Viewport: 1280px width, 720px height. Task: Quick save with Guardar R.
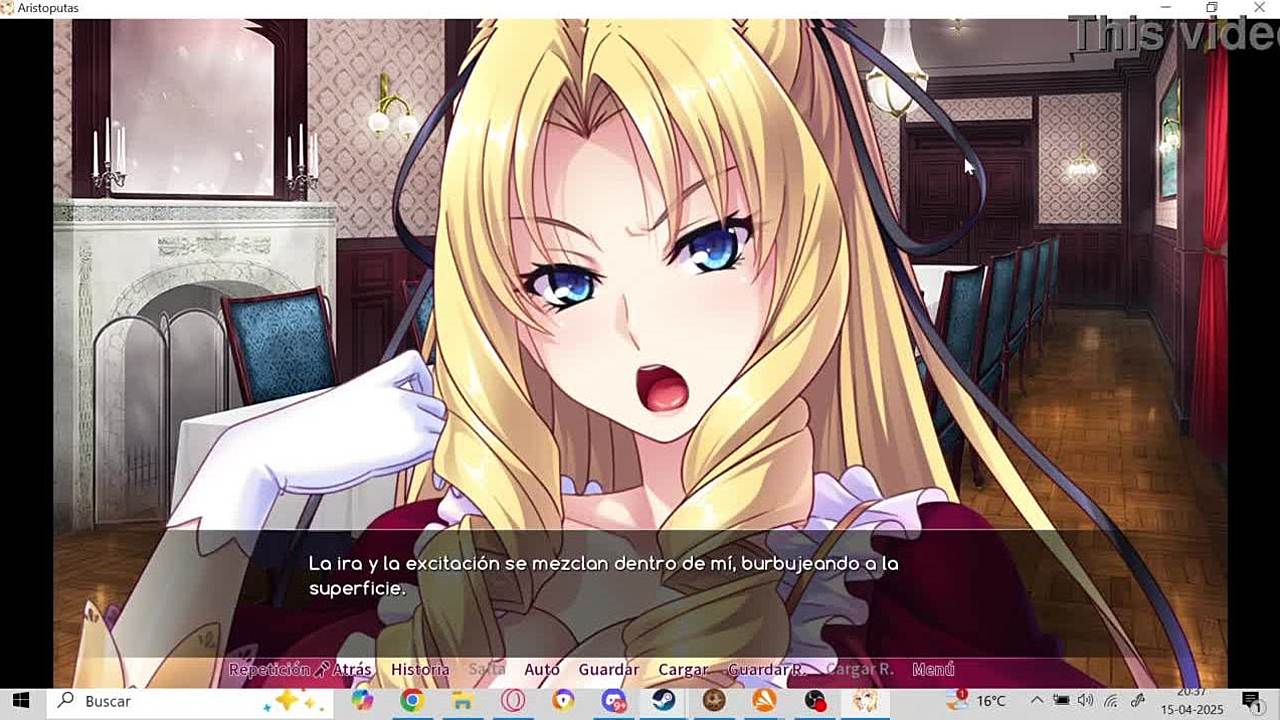pyautogui.click(x=766, y=670)
